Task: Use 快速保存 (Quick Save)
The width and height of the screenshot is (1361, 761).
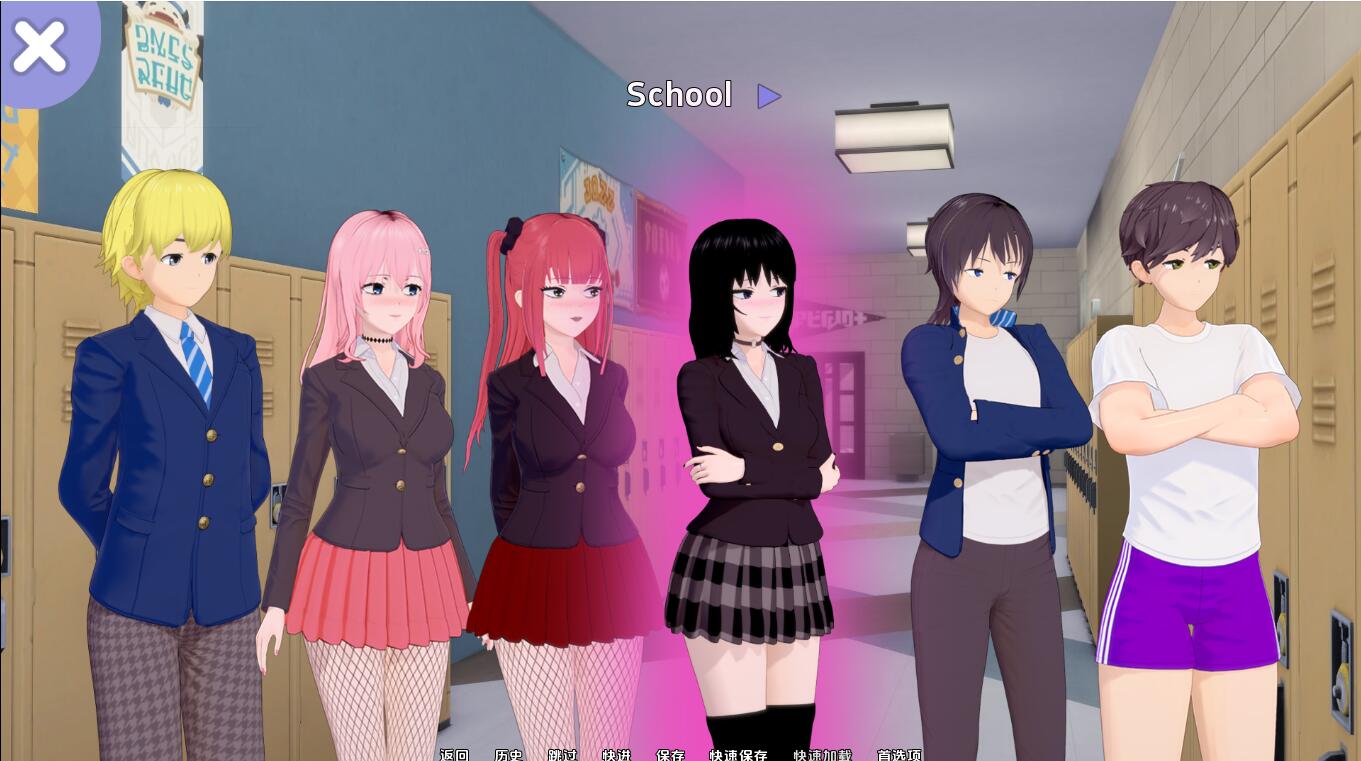Action: (x=737, y=755)
